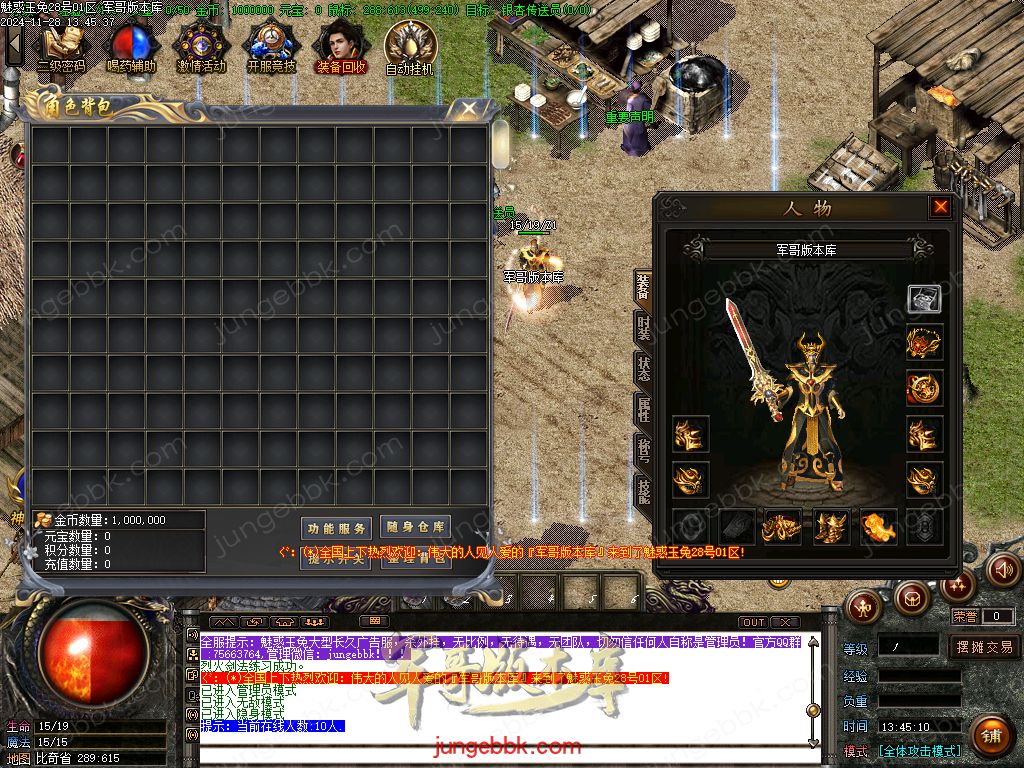The height and width of the screenshot is (768, 1024).
Task: Switch to the 属性 attributes tab
Action: pos(643,409)
